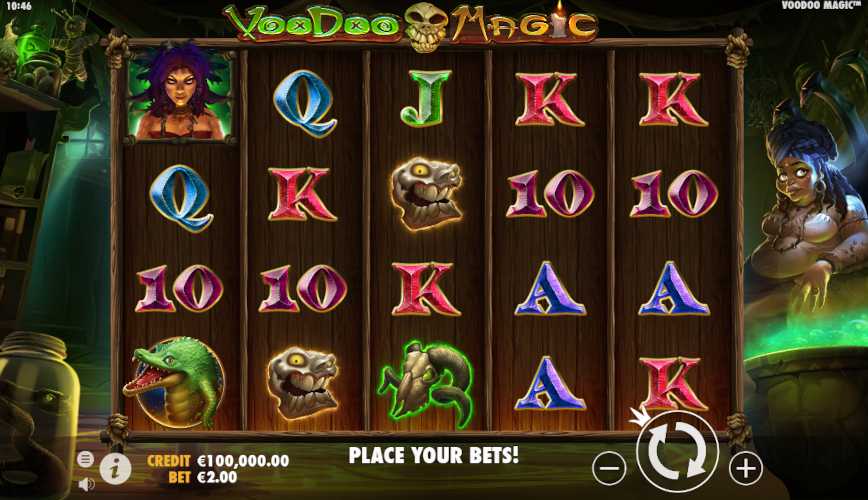Increase the bet with the plus button

[x=745, y=467]
